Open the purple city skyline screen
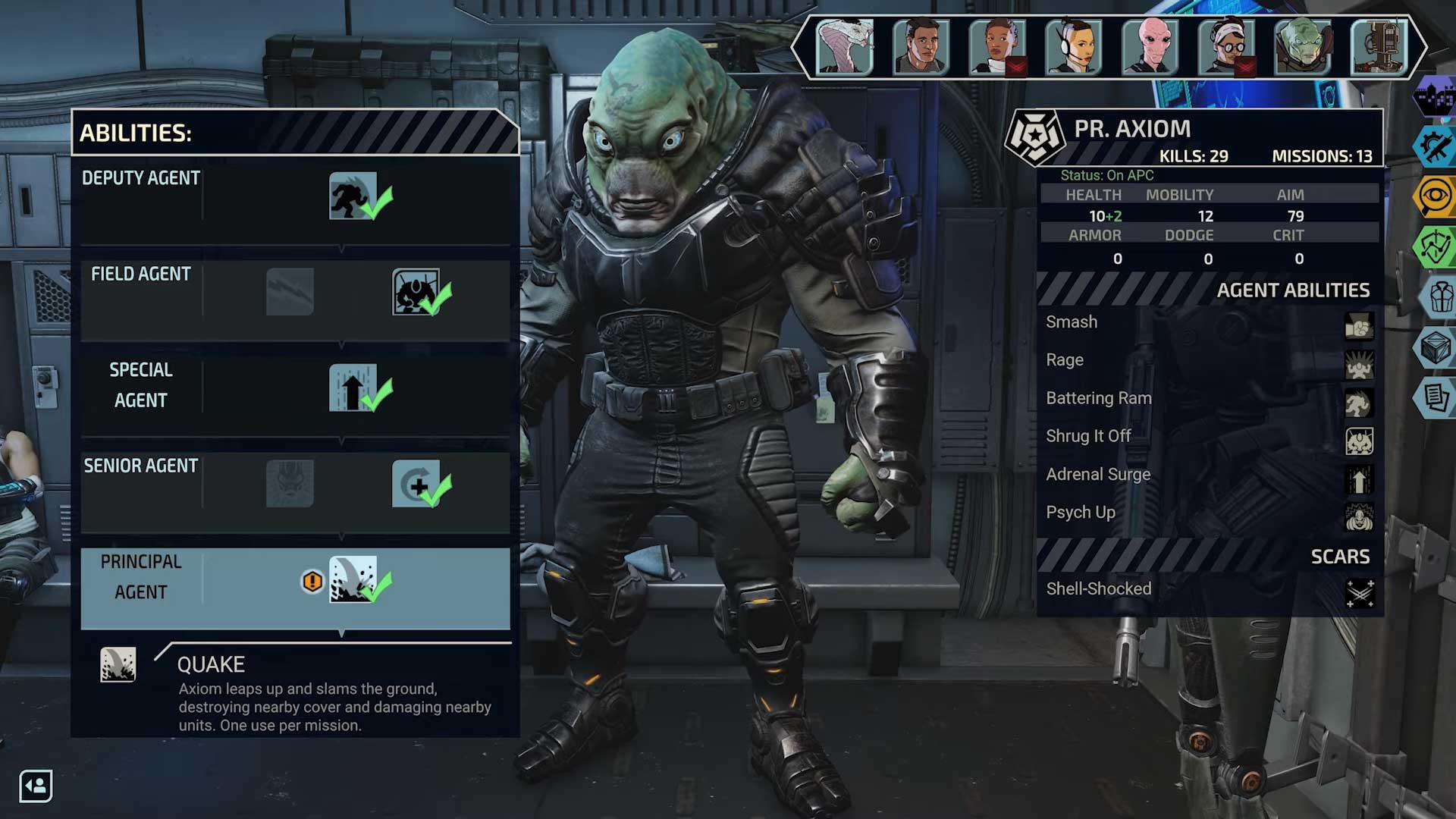Screen dimensions: 1456x819 (x=1435, y=97)
